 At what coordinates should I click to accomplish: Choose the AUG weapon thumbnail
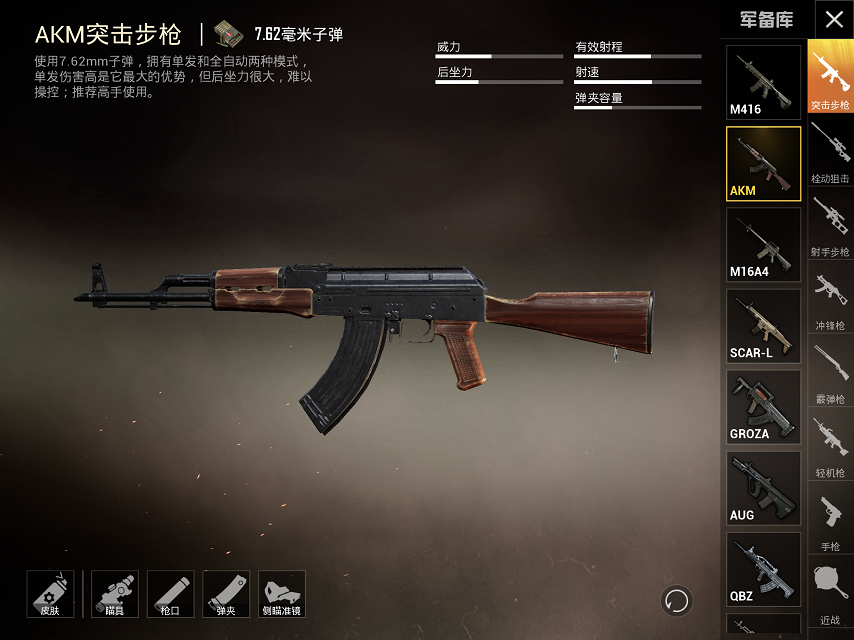pyautogui.click(x=763, y=489)
